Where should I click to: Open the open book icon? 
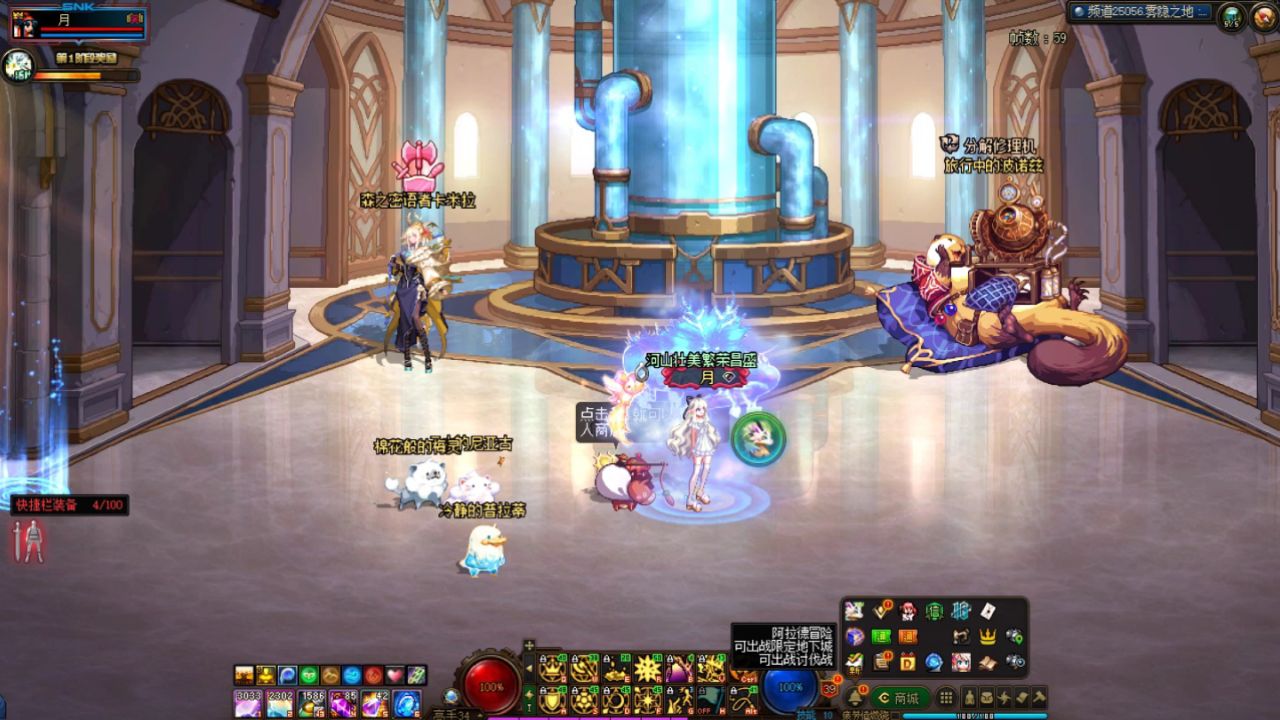coord(988,662)
